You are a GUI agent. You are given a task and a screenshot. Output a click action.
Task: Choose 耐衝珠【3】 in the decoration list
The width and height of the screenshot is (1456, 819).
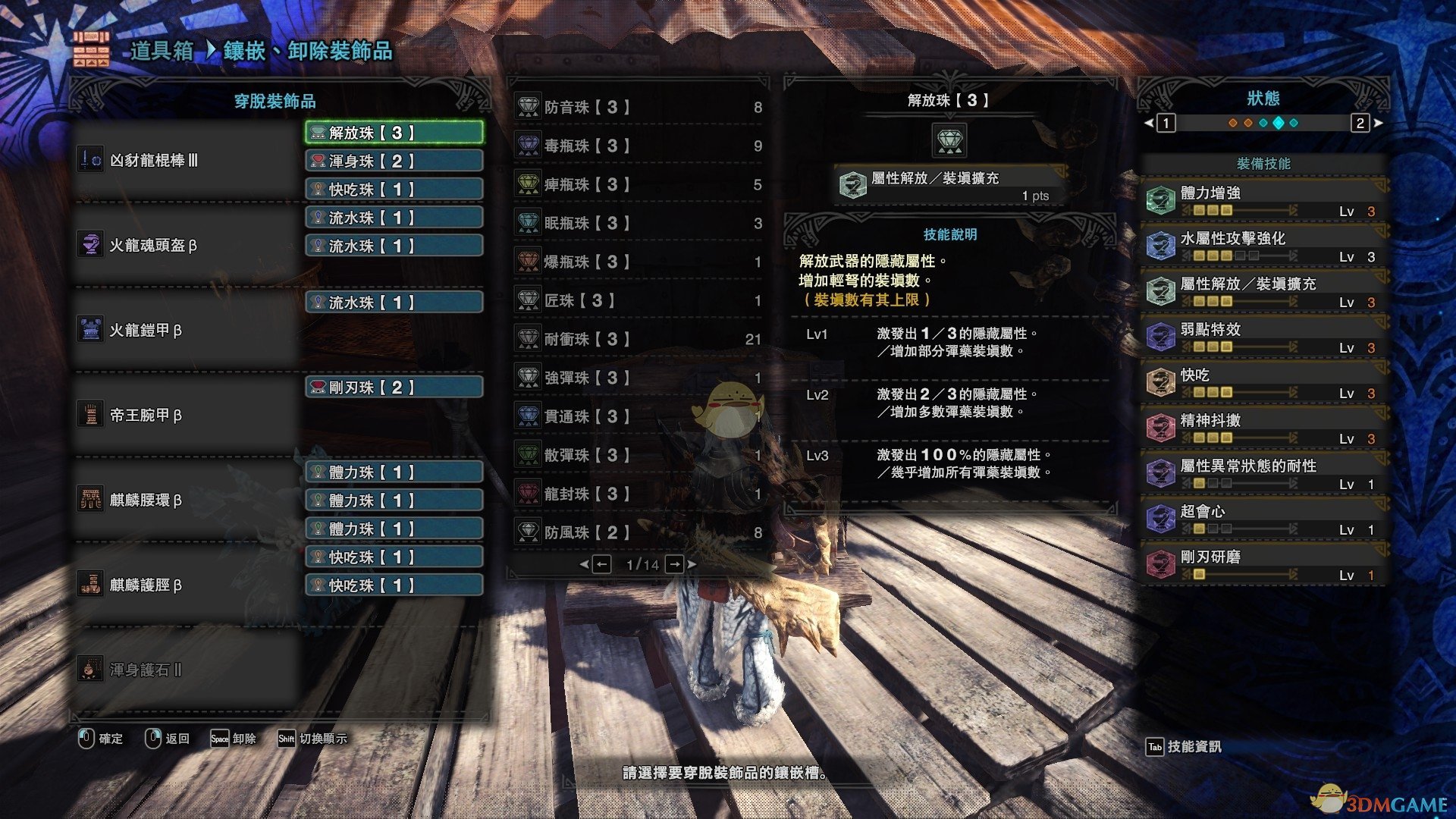(639, 339)
